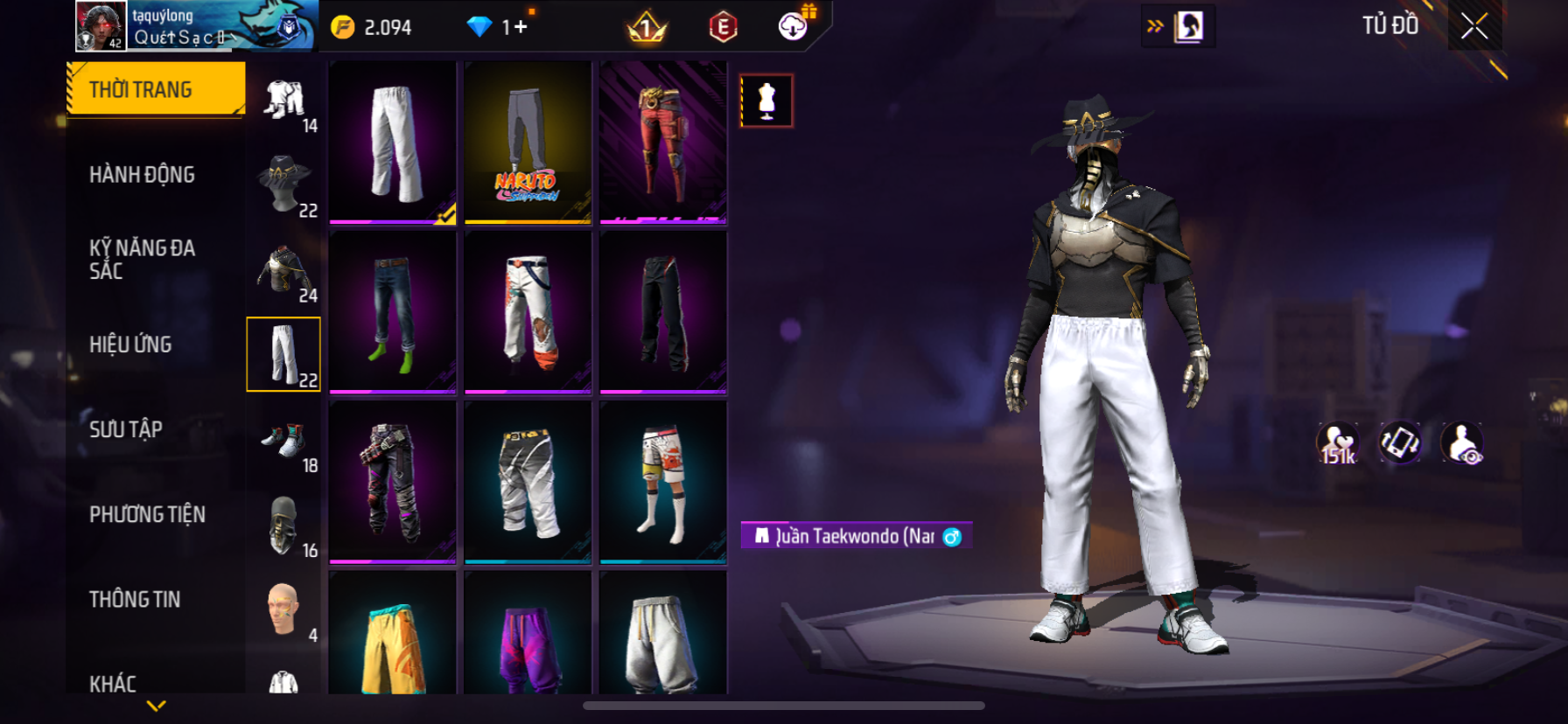Open the Phương Tiện tab

tap(147, 514)
